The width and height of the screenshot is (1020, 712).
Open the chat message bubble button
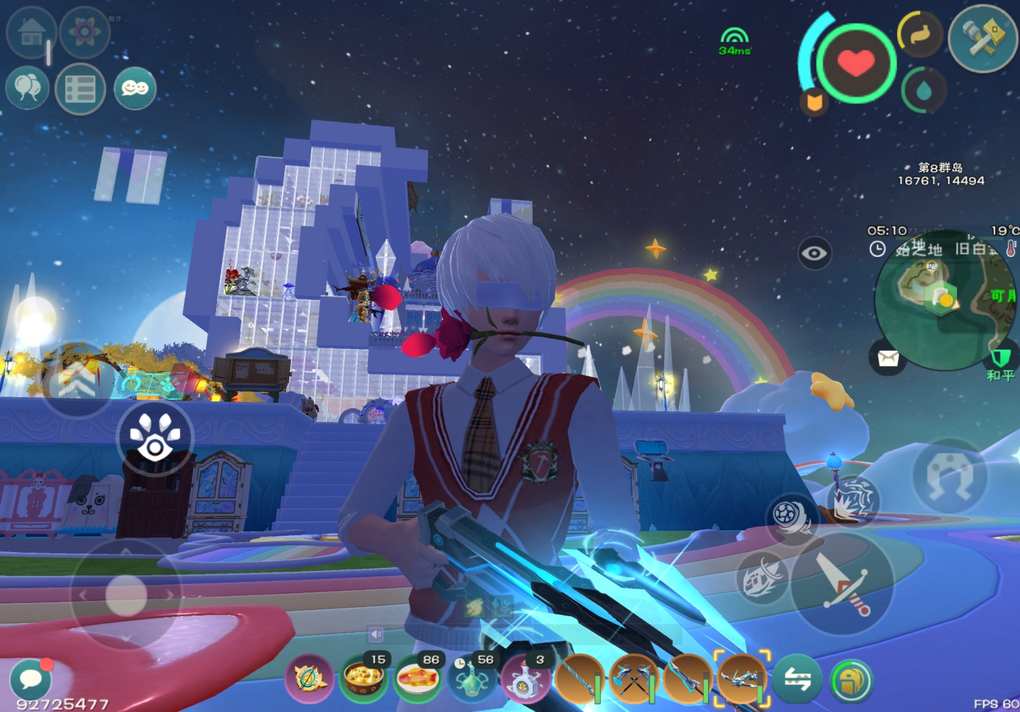pos(30,679)
